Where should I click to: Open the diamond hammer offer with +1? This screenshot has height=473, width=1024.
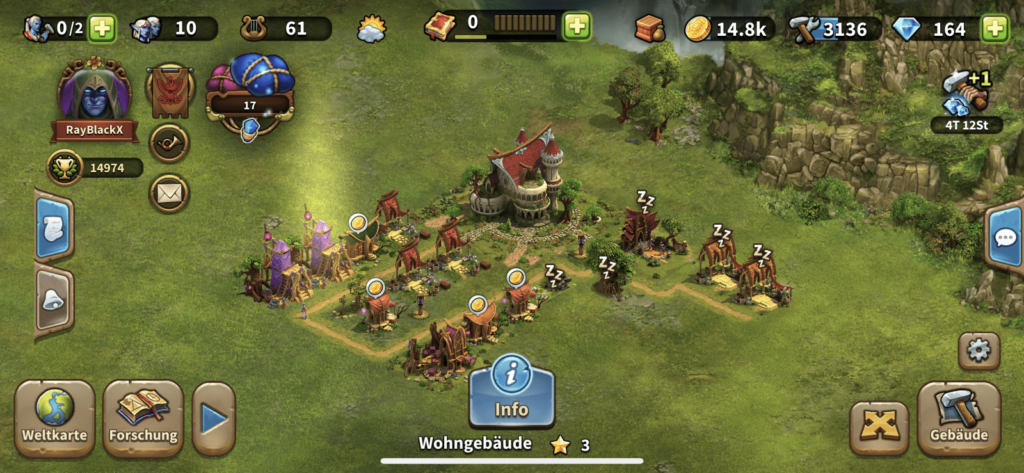965,96
